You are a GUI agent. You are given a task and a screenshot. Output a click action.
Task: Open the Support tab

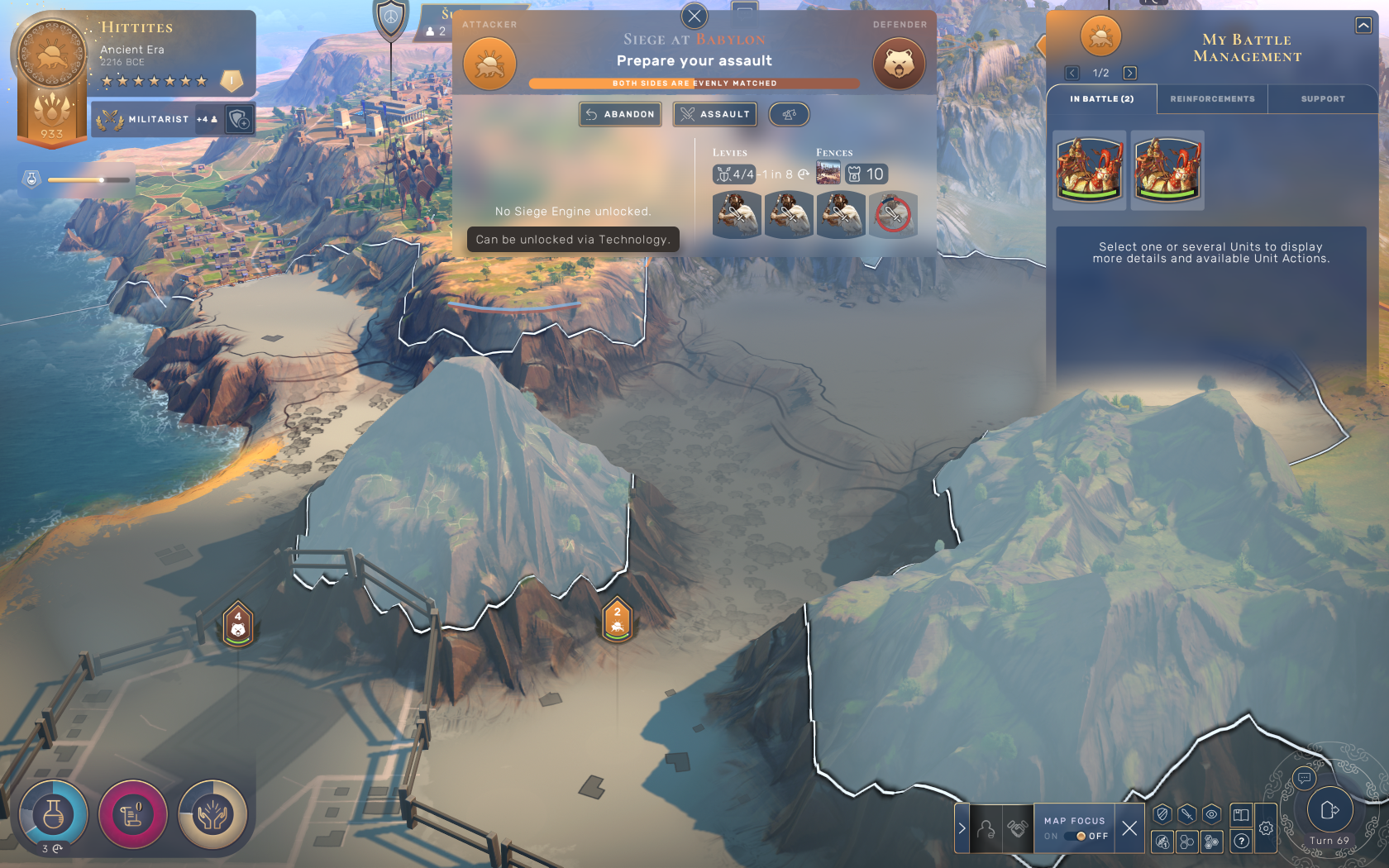(x=1322, y=99)
